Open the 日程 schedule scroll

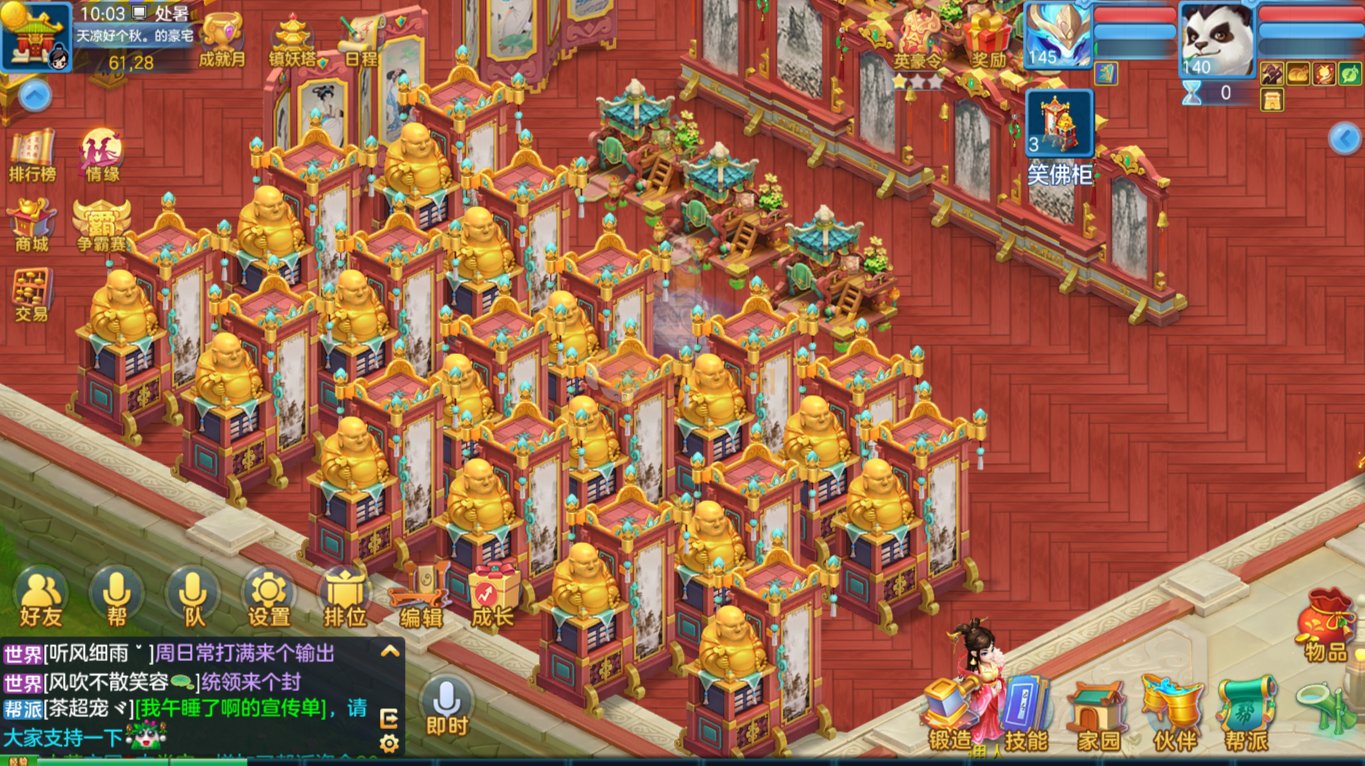pyautogui.click(x=360, y=40)
